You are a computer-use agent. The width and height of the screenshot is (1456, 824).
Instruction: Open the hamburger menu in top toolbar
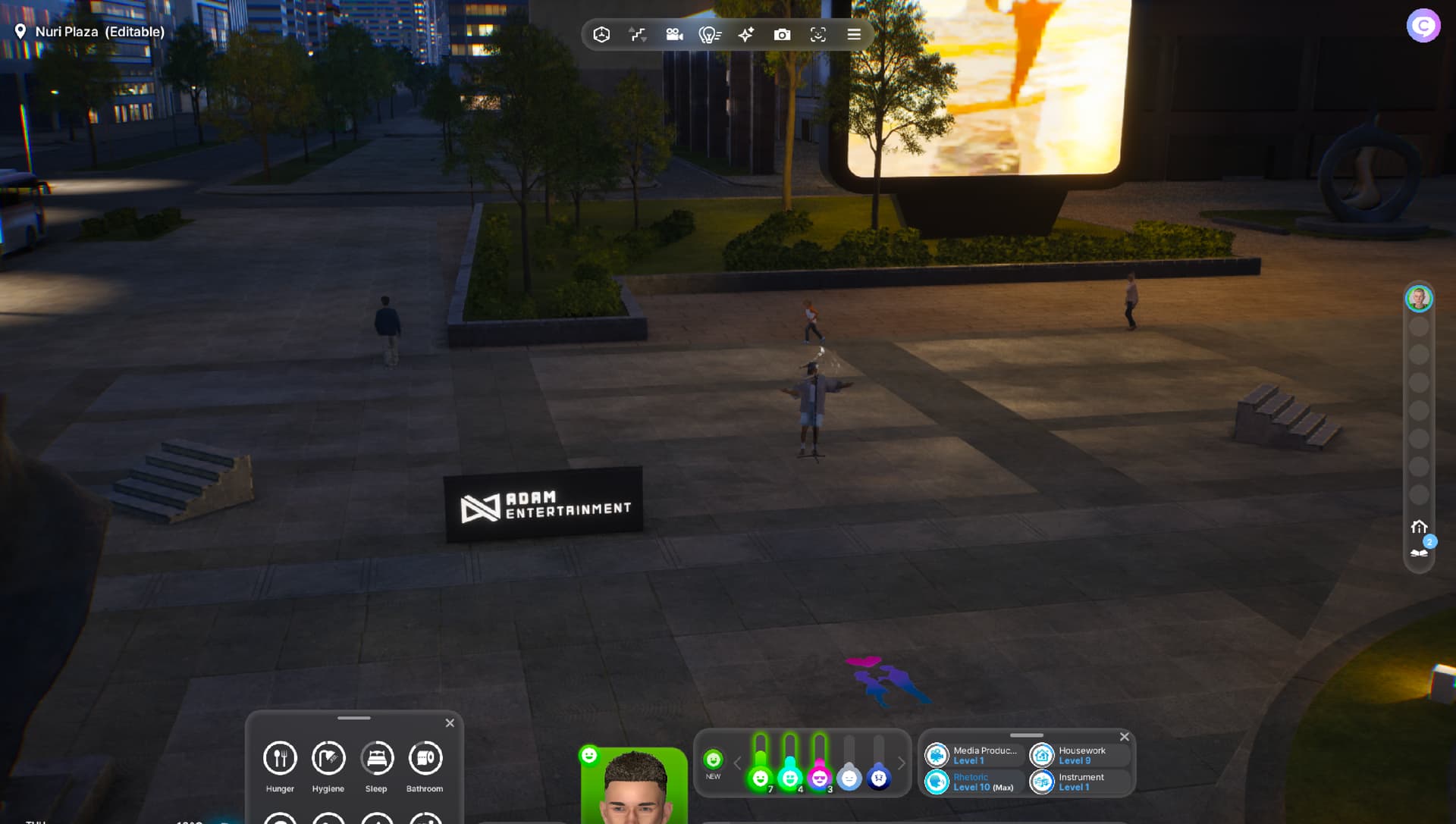[x=854, y=35]
